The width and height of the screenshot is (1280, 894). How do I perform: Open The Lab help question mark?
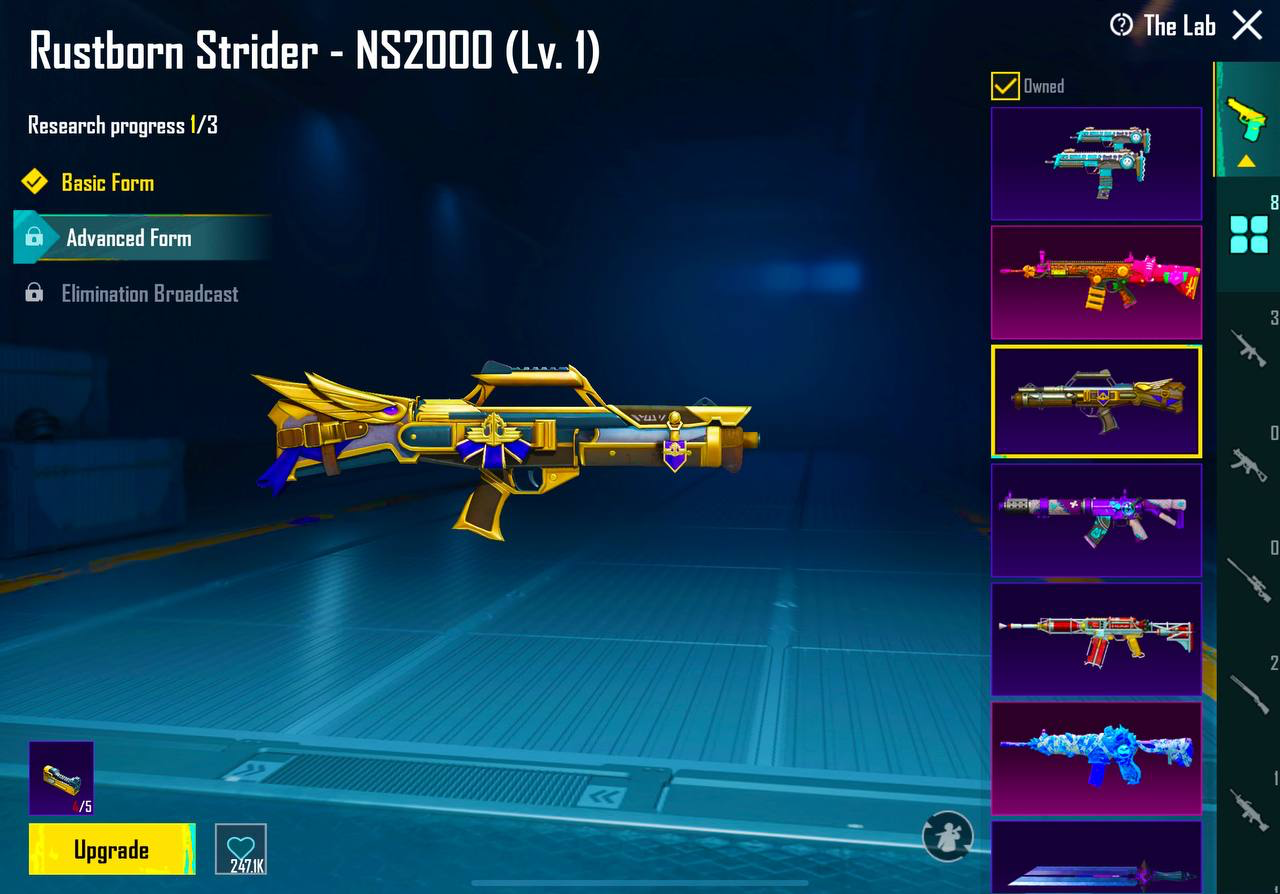[x=1122, y=25]
